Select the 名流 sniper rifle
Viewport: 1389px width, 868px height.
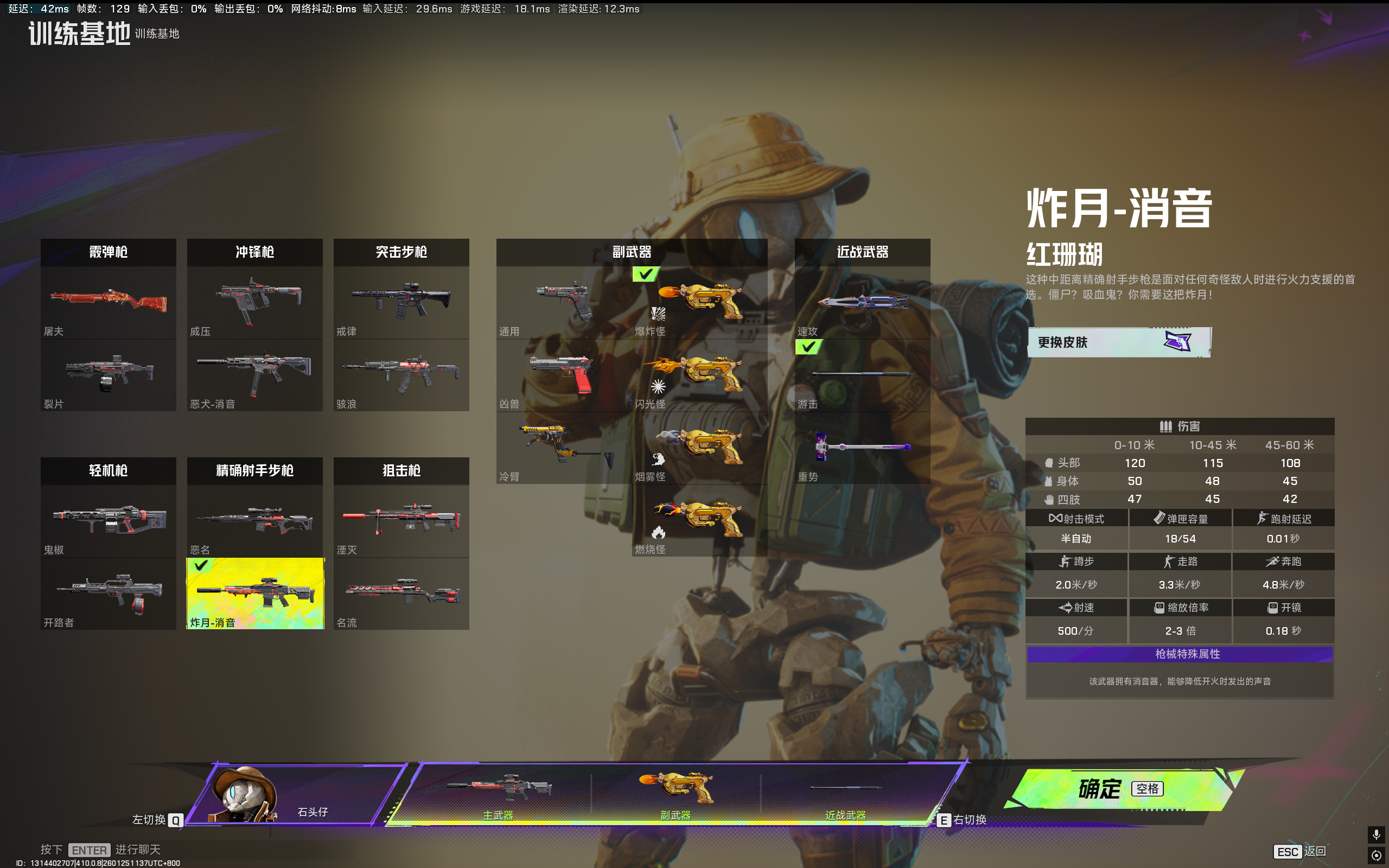click(400, 593)
